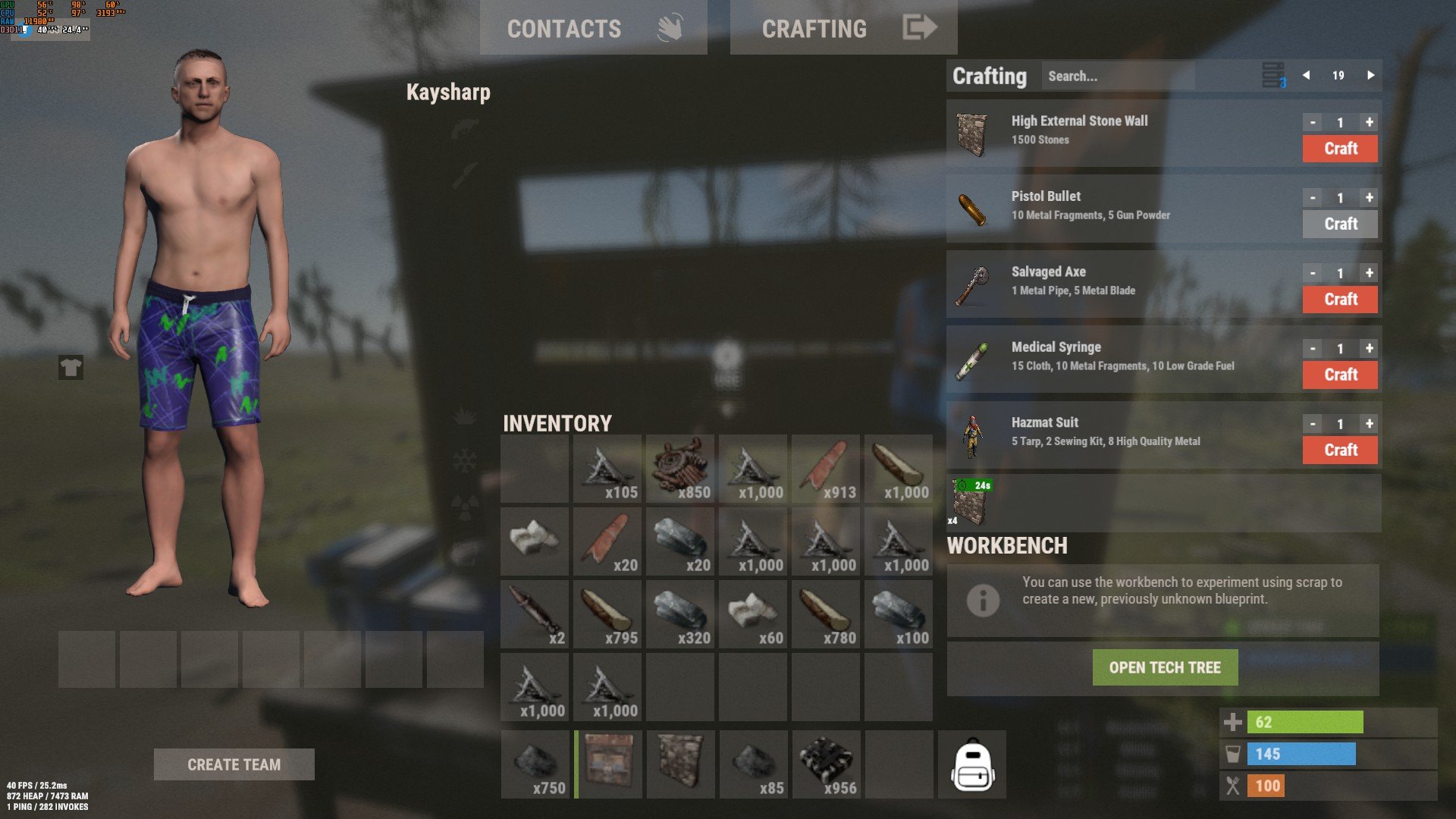The height and width of the screenshot is (819, 1456).
Task: Select the x913 cloth inventory slot
Action: coord(826,469)
